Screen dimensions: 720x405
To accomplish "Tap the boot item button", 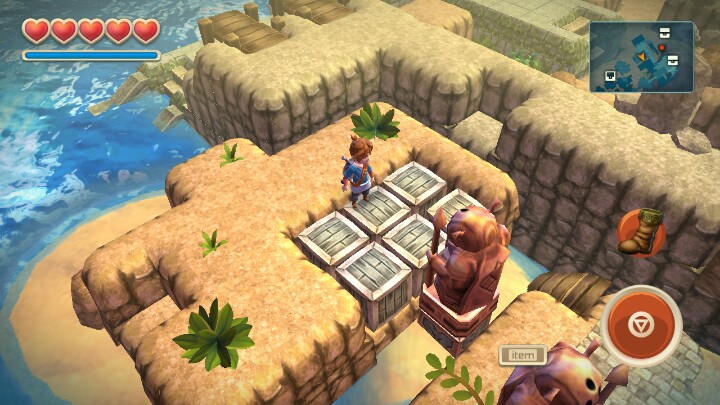I will pyautogui.click(x=639, y=231).
